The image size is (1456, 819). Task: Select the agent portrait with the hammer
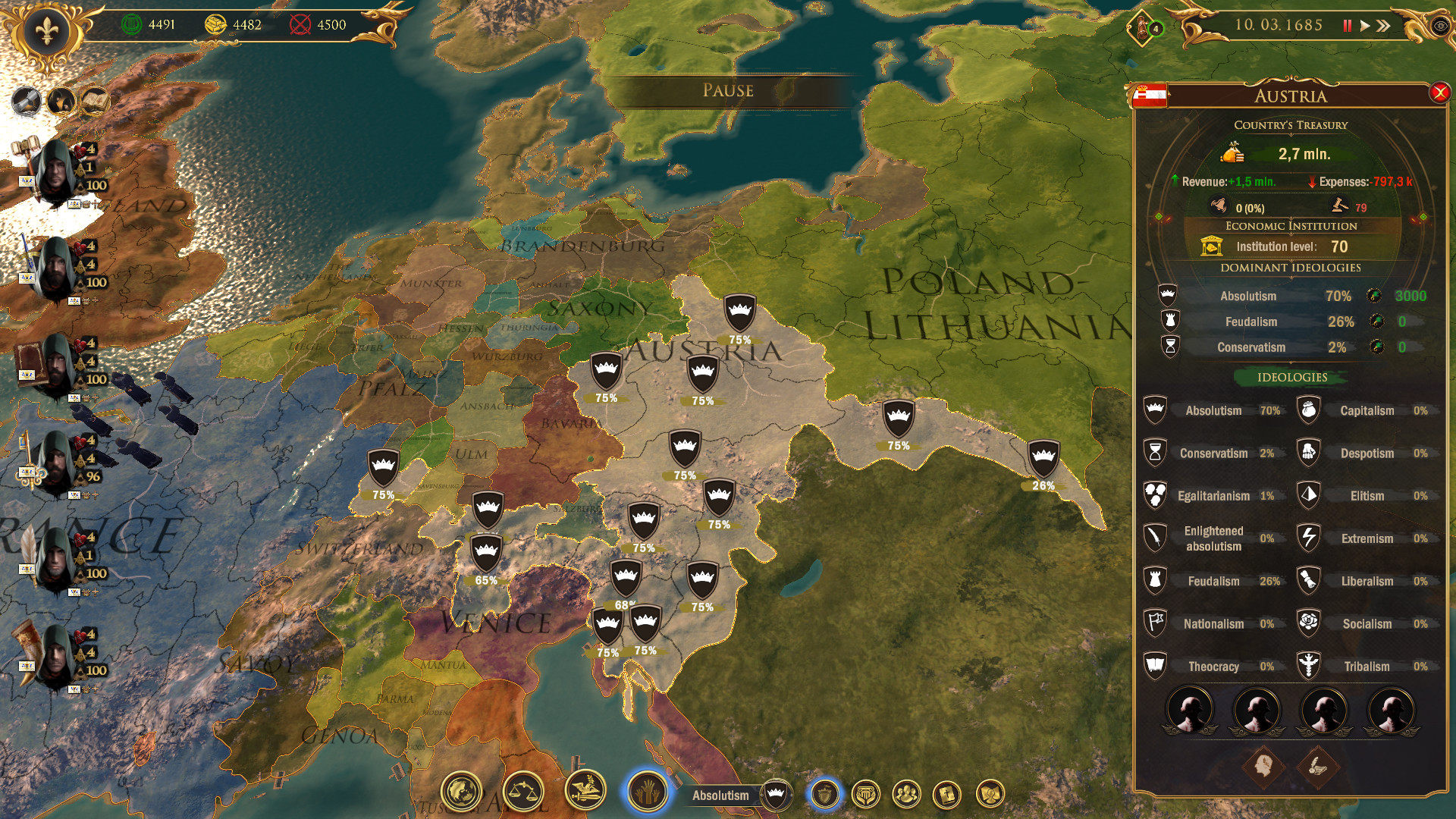click(55, 171)
